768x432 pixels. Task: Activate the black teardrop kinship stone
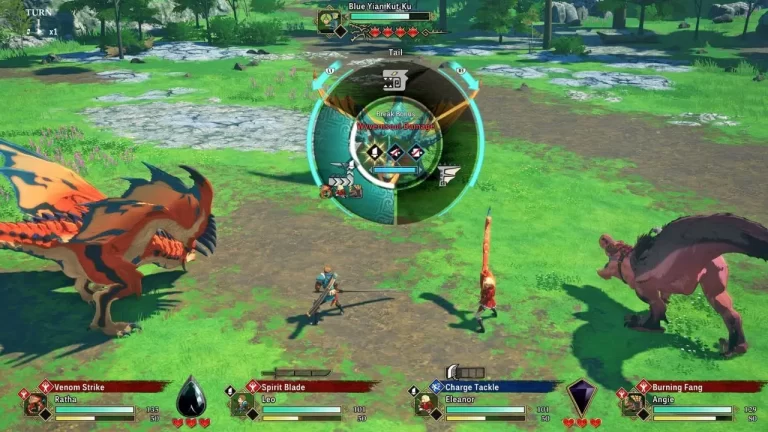coord(191,397)
